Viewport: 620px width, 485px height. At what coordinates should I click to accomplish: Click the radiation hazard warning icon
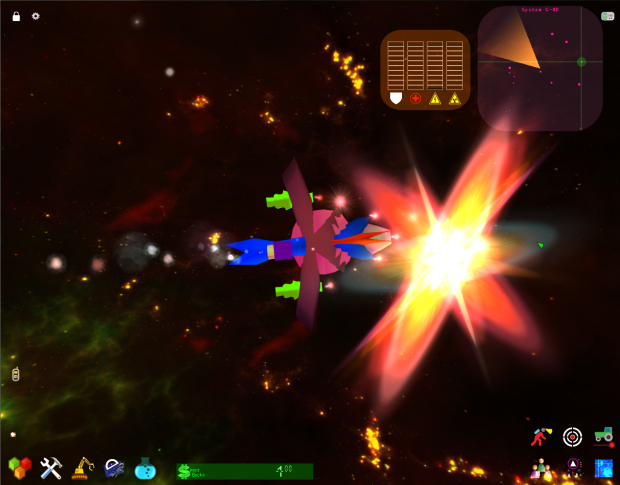454,98
